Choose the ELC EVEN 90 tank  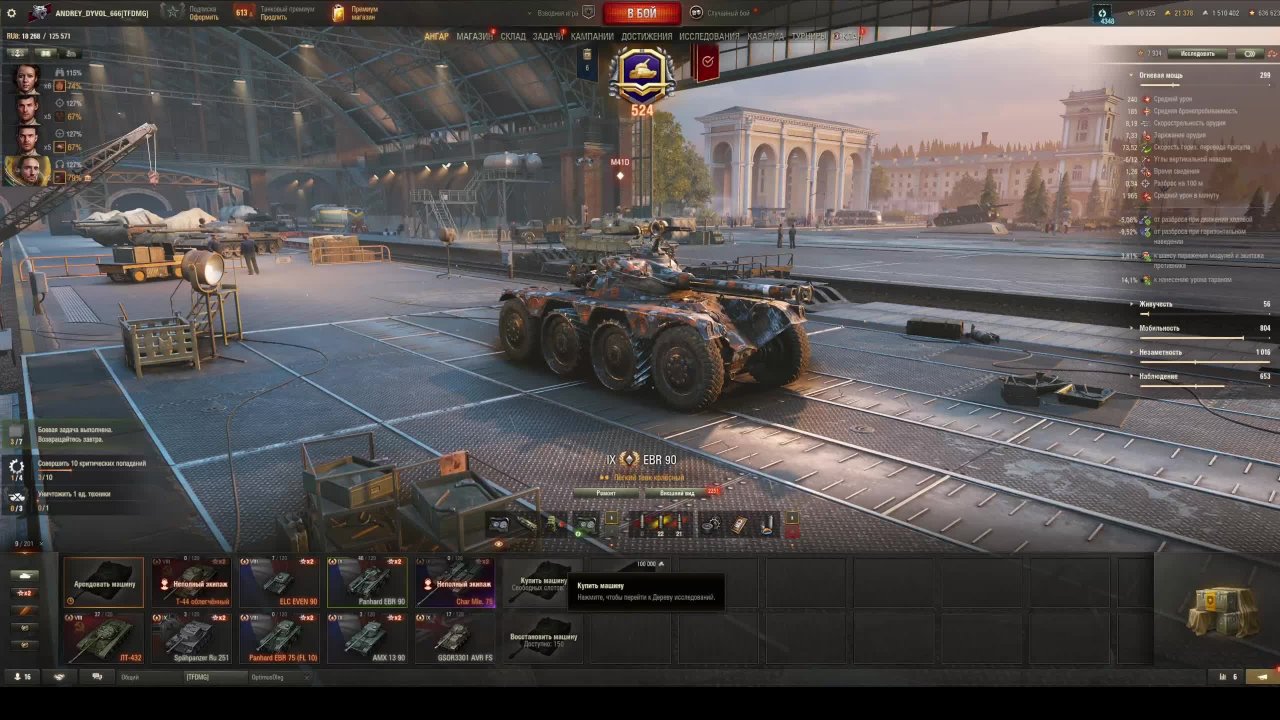[279, 582]
